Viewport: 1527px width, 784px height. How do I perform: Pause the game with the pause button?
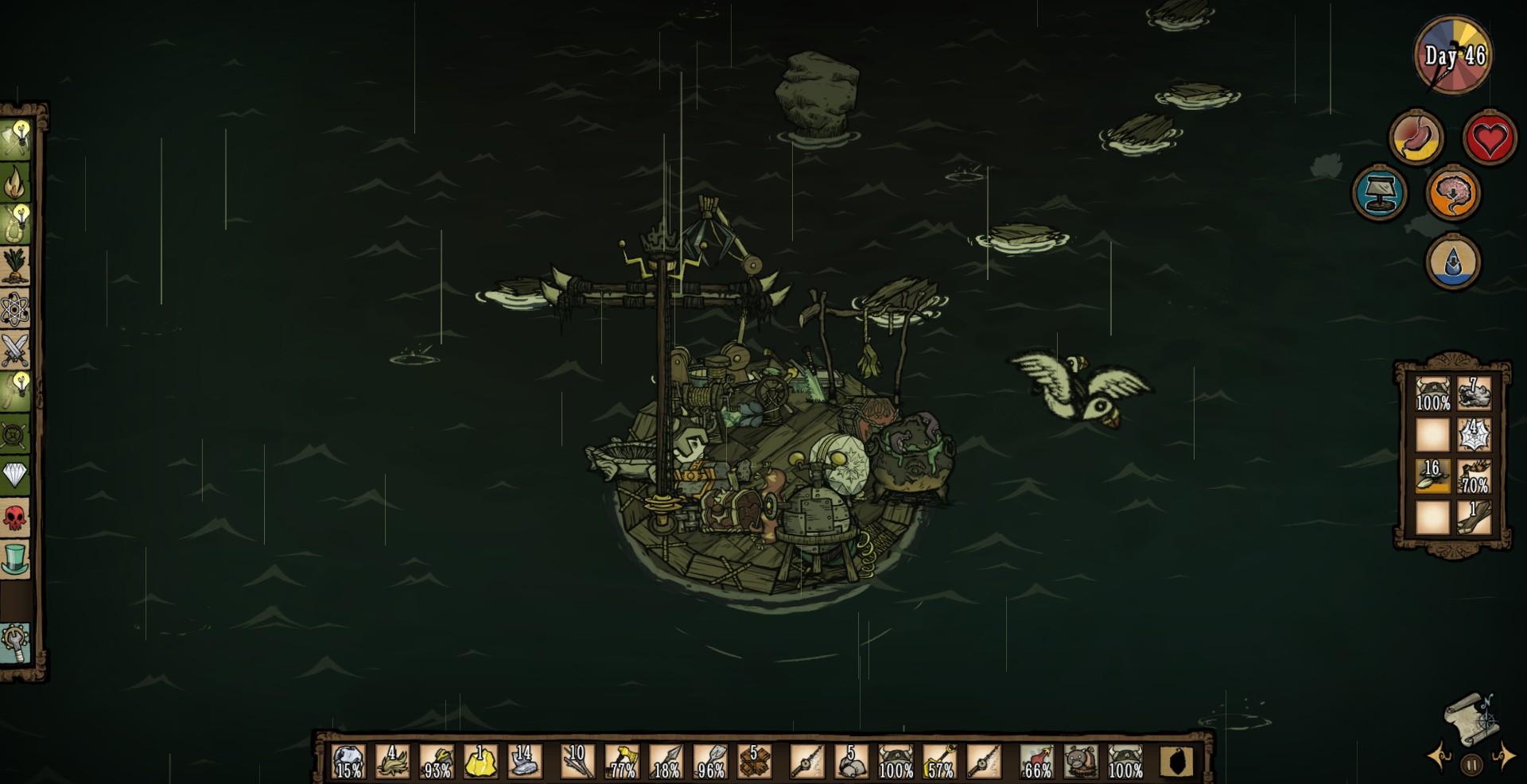tap(1471, 766)
